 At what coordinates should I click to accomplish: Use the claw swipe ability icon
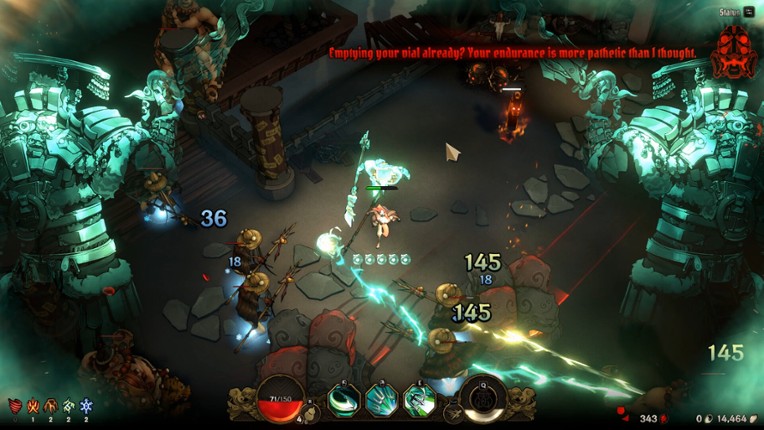pos(381,399)
